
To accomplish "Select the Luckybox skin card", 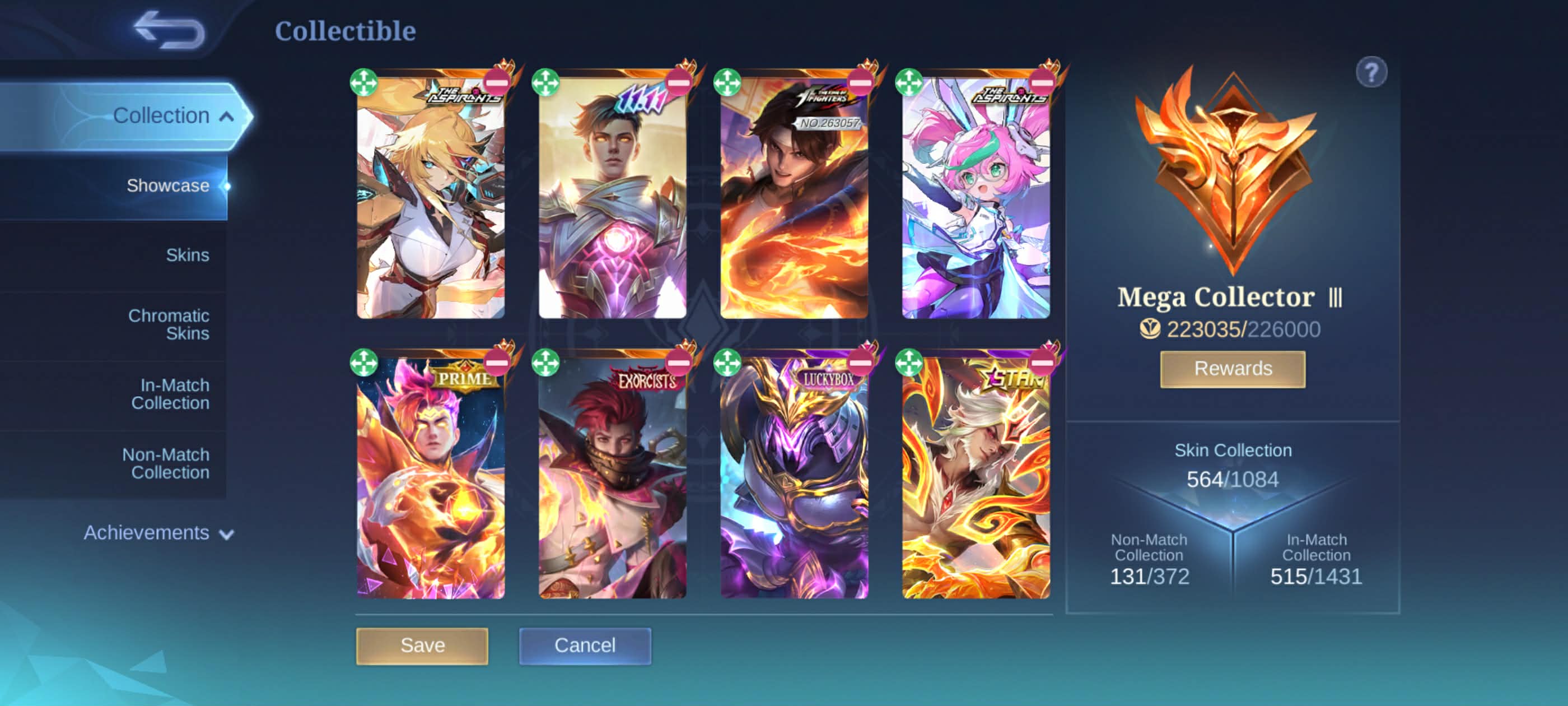I will click(794, 481).
